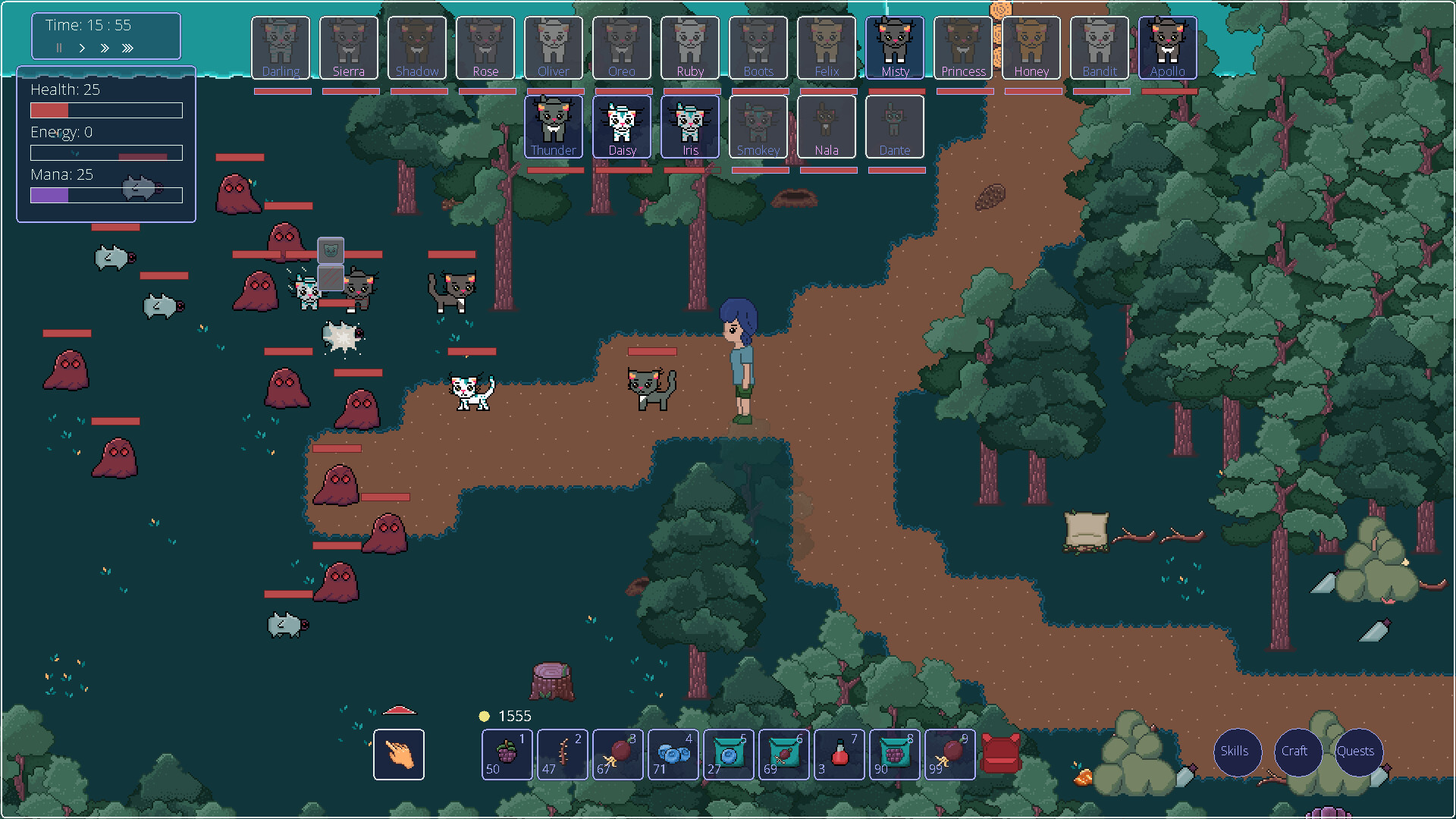Viewport: 1456px width, 819px height.
Task: Click the purple Mana bar
Action: pos(105,195)
